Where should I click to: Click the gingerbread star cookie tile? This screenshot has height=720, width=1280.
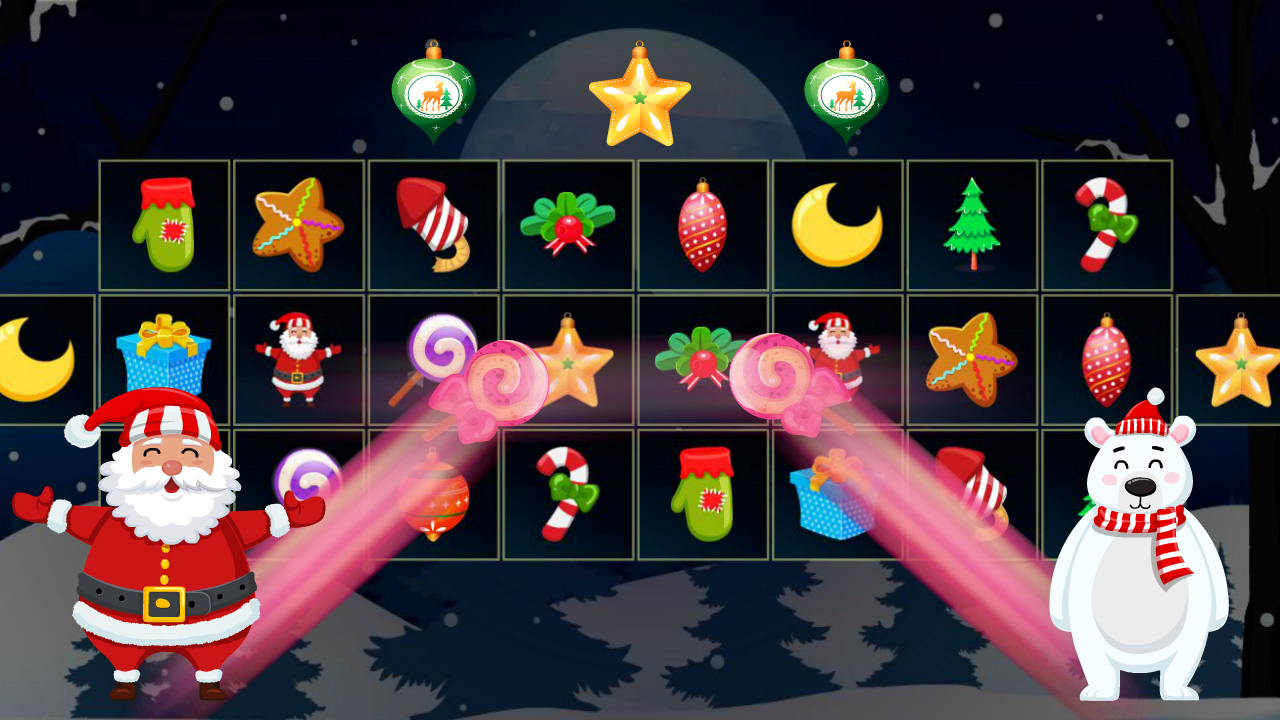point(298,224)
